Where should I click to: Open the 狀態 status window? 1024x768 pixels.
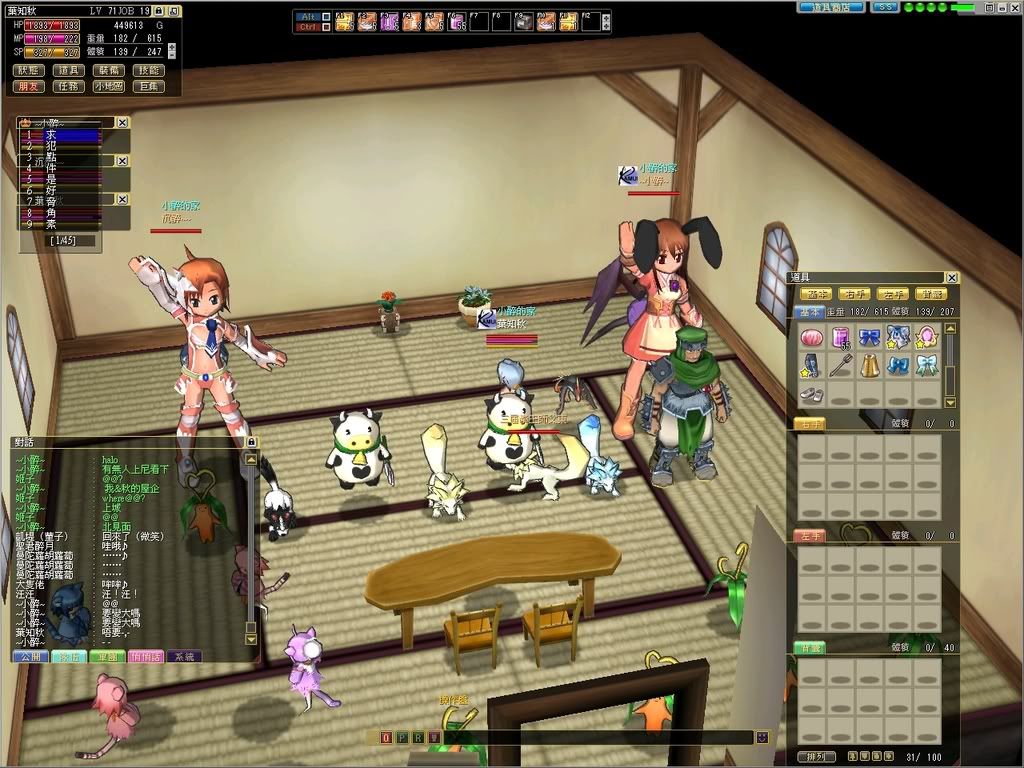(28, 71)
